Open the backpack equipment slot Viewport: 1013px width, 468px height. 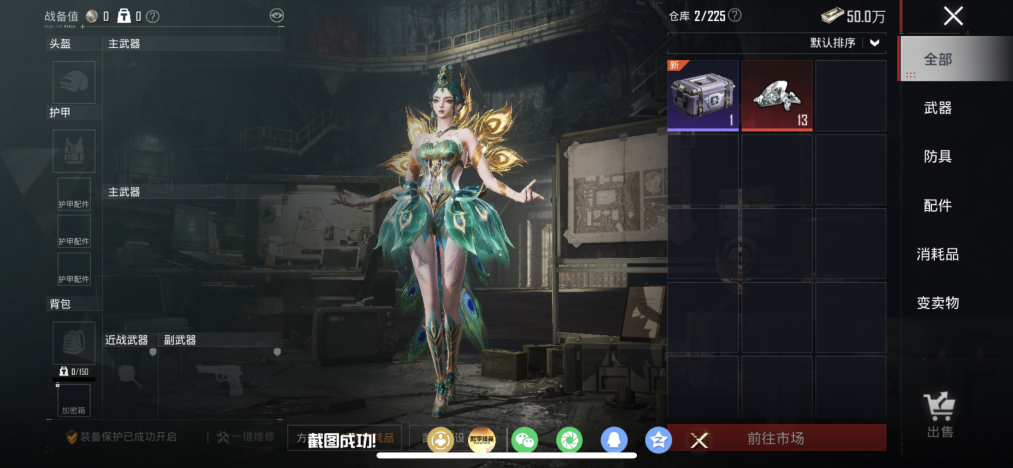click(74, 343)
